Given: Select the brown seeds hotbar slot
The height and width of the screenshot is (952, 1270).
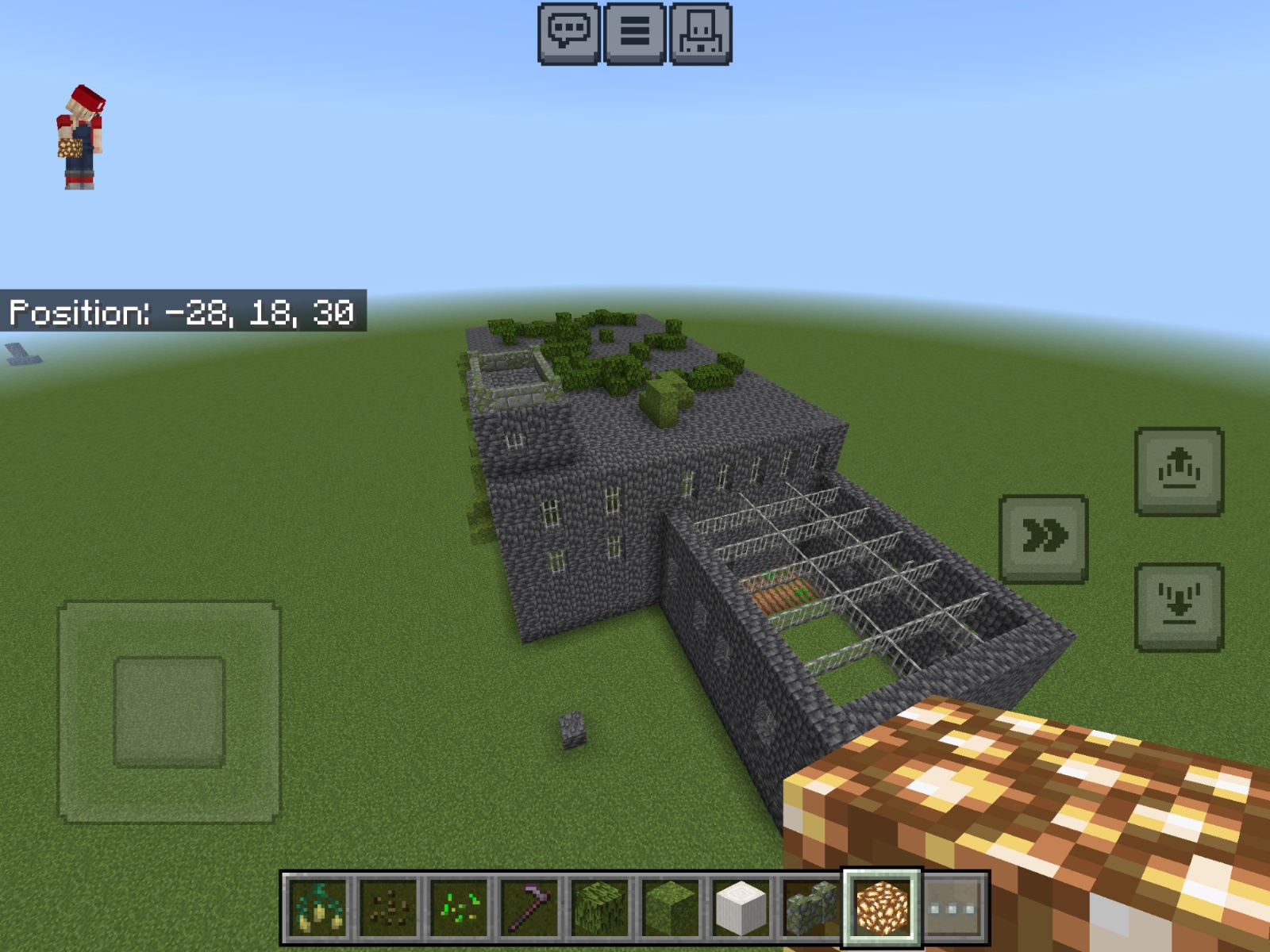Looking at the screenshot, I should [388, 908].
